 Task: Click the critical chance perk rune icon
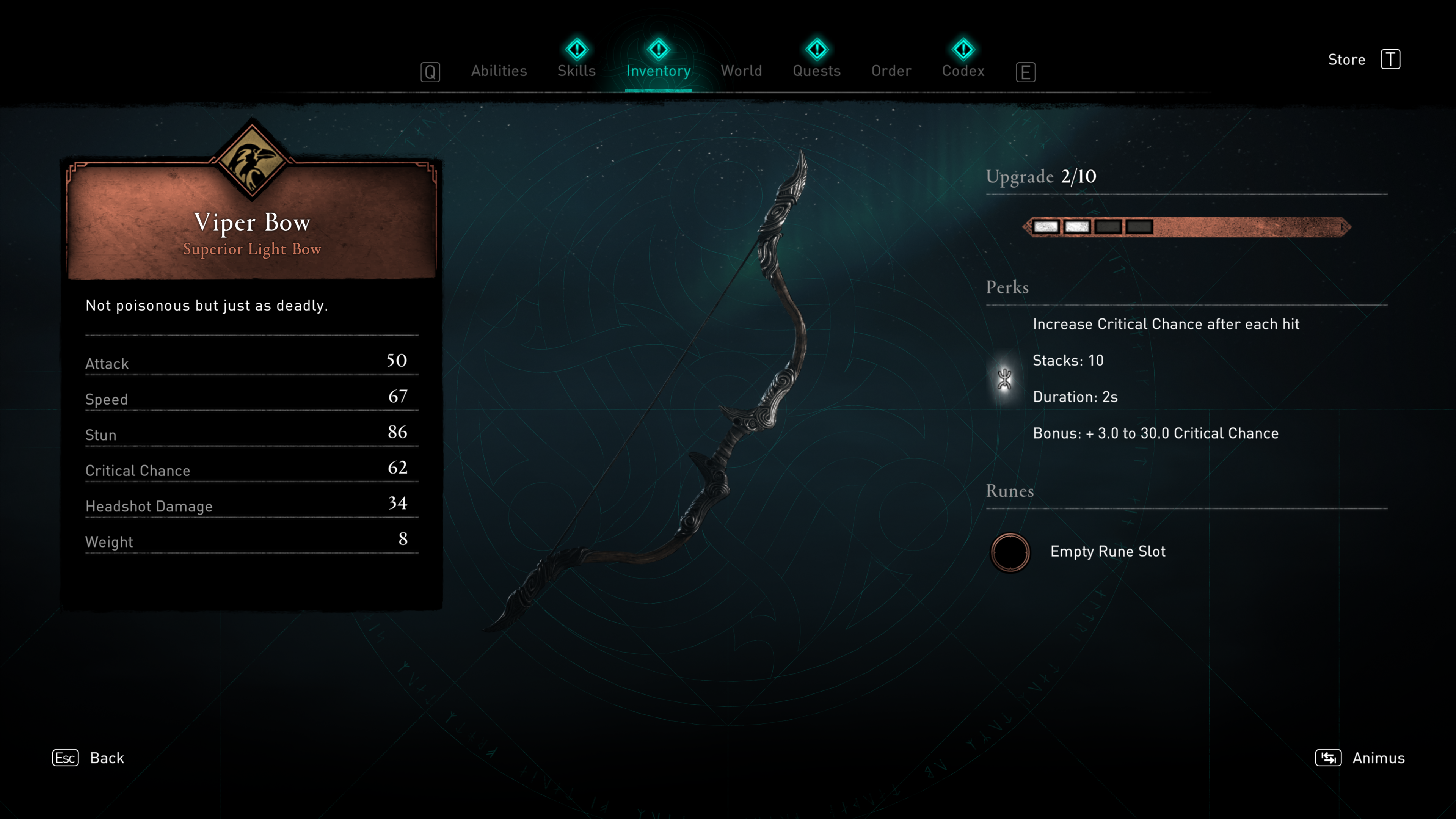[1004, 379]
